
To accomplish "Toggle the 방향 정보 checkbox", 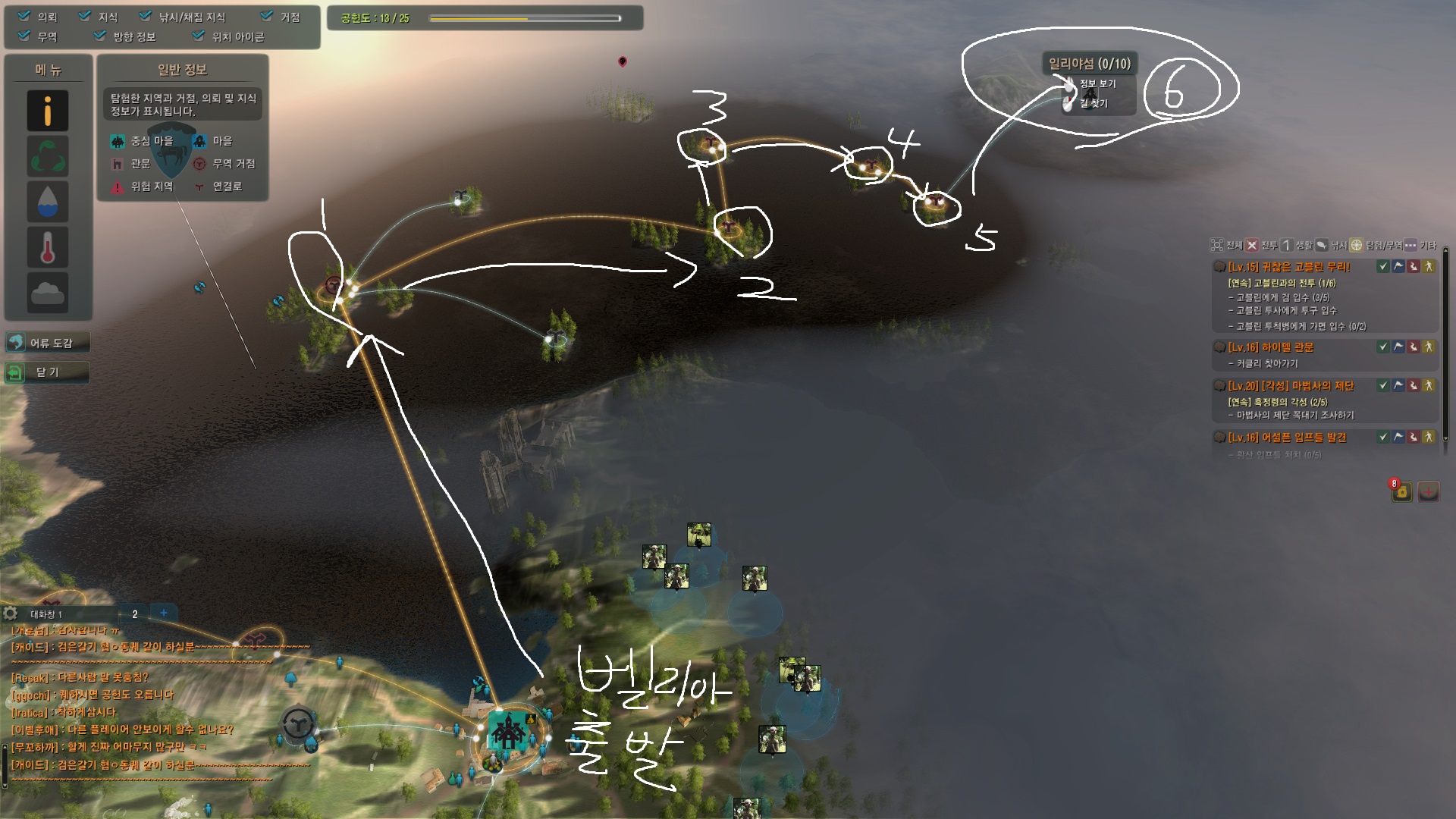I will click(x=99, y=36).
